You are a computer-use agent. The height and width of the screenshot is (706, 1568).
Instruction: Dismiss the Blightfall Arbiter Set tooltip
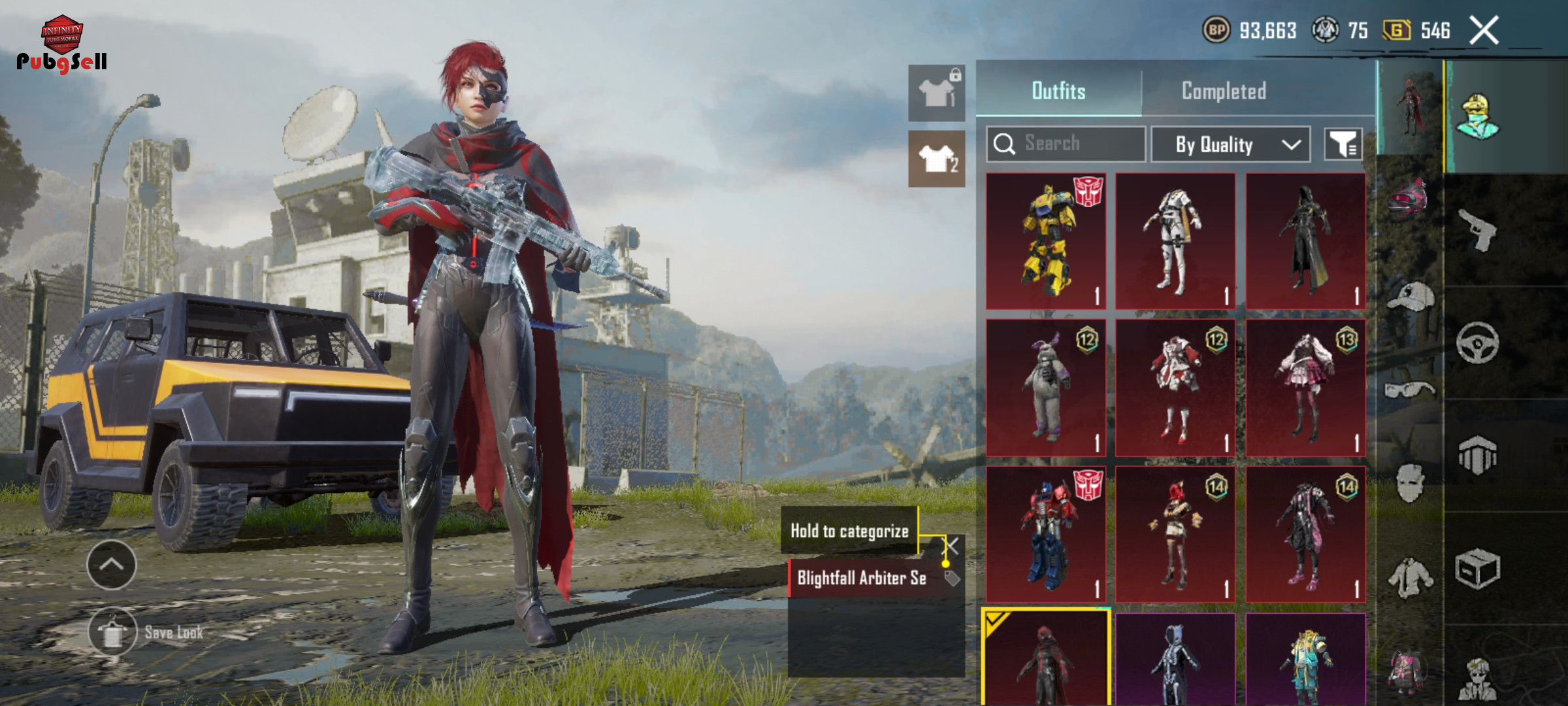(952, 546)
